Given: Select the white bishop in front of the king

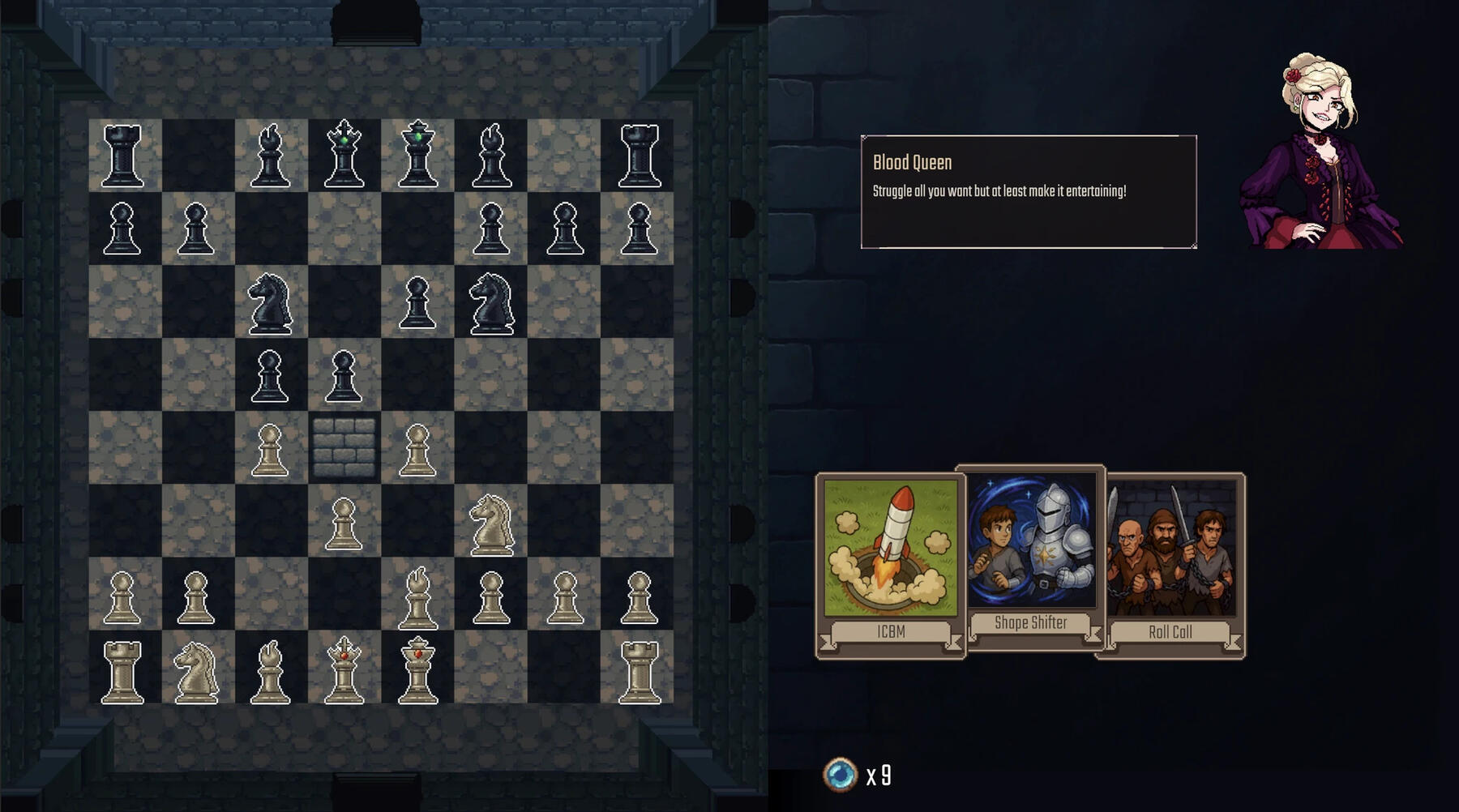Looking at the screenshot, I should pyautogui.click(x=417, y=598).
